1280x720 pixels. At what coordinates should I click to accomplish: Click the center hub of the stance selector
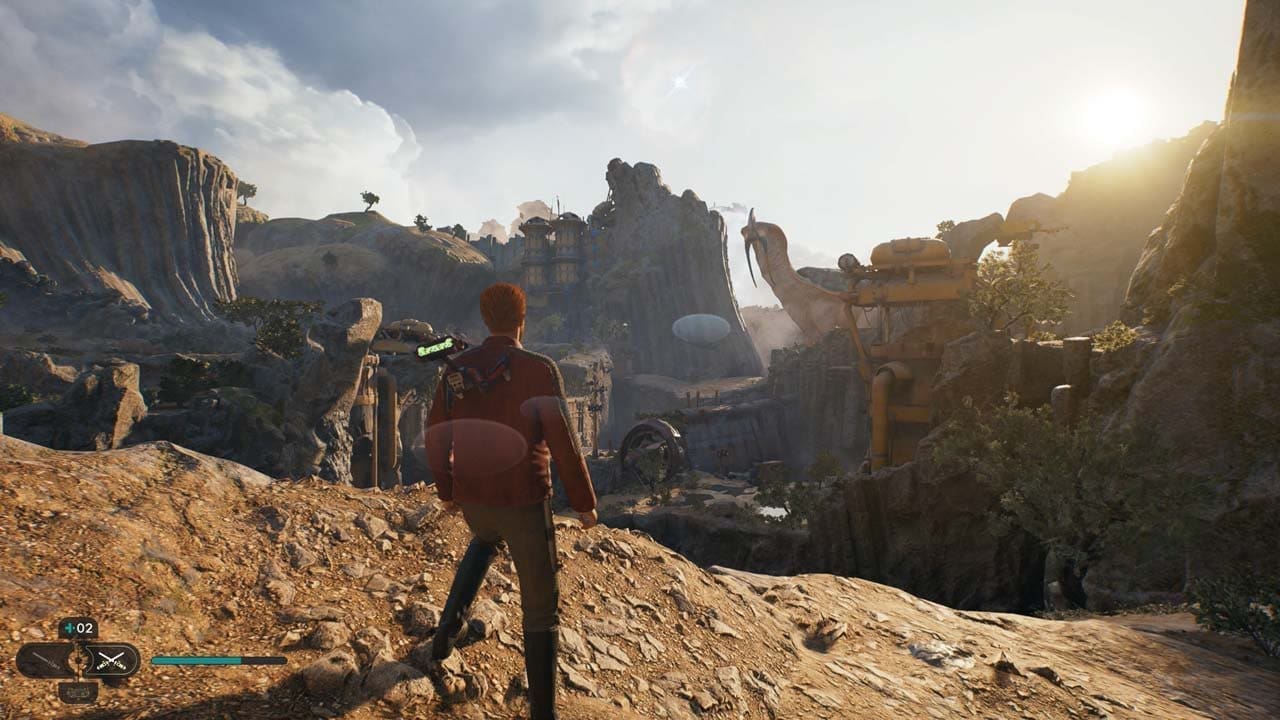pos(77,662)
